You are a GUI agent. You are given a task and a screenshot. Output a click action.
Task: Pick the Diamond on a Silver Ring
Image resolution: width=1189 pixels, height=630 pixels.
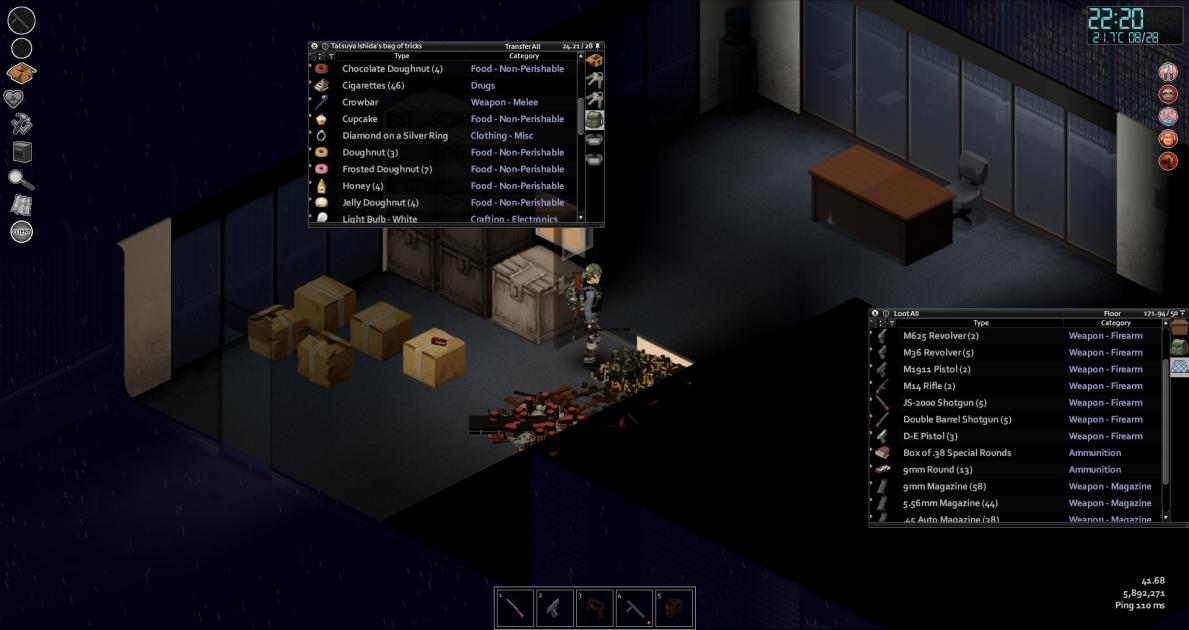click(395, 136)
